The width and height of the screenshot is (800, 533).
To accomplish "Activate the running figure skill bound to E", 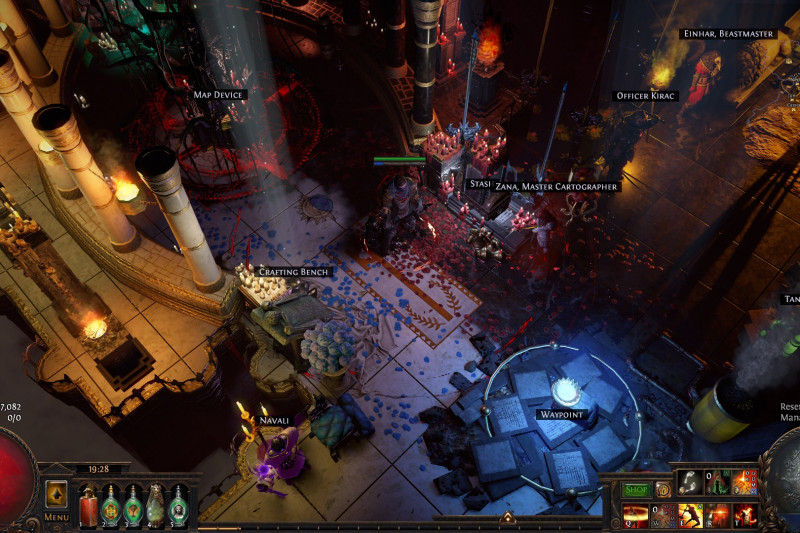I will (x=690, y=514).
